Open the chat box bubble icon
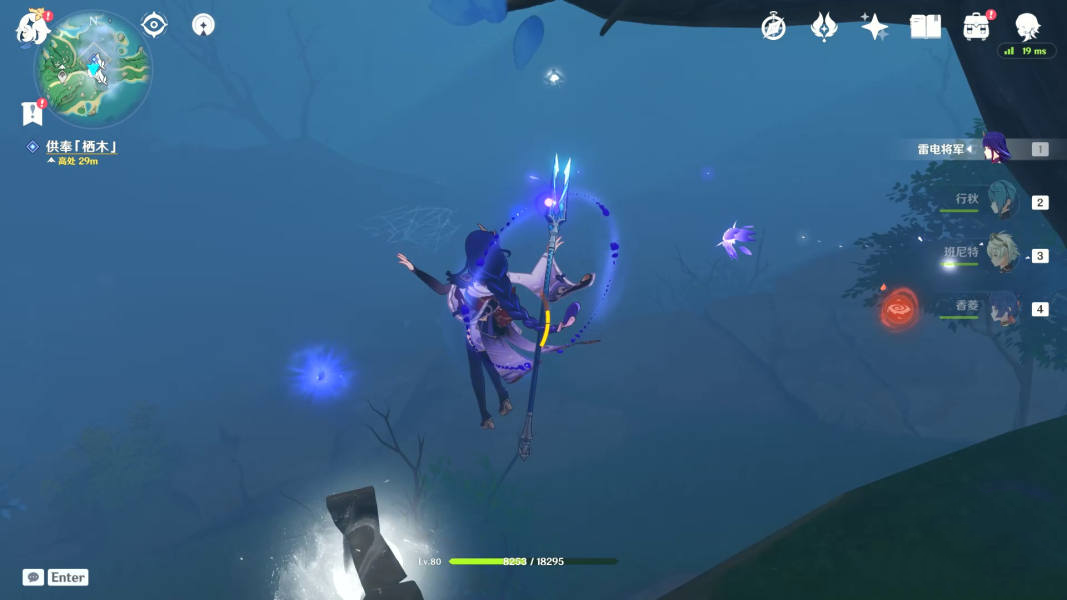1067x600 pixels. (33, 577)
